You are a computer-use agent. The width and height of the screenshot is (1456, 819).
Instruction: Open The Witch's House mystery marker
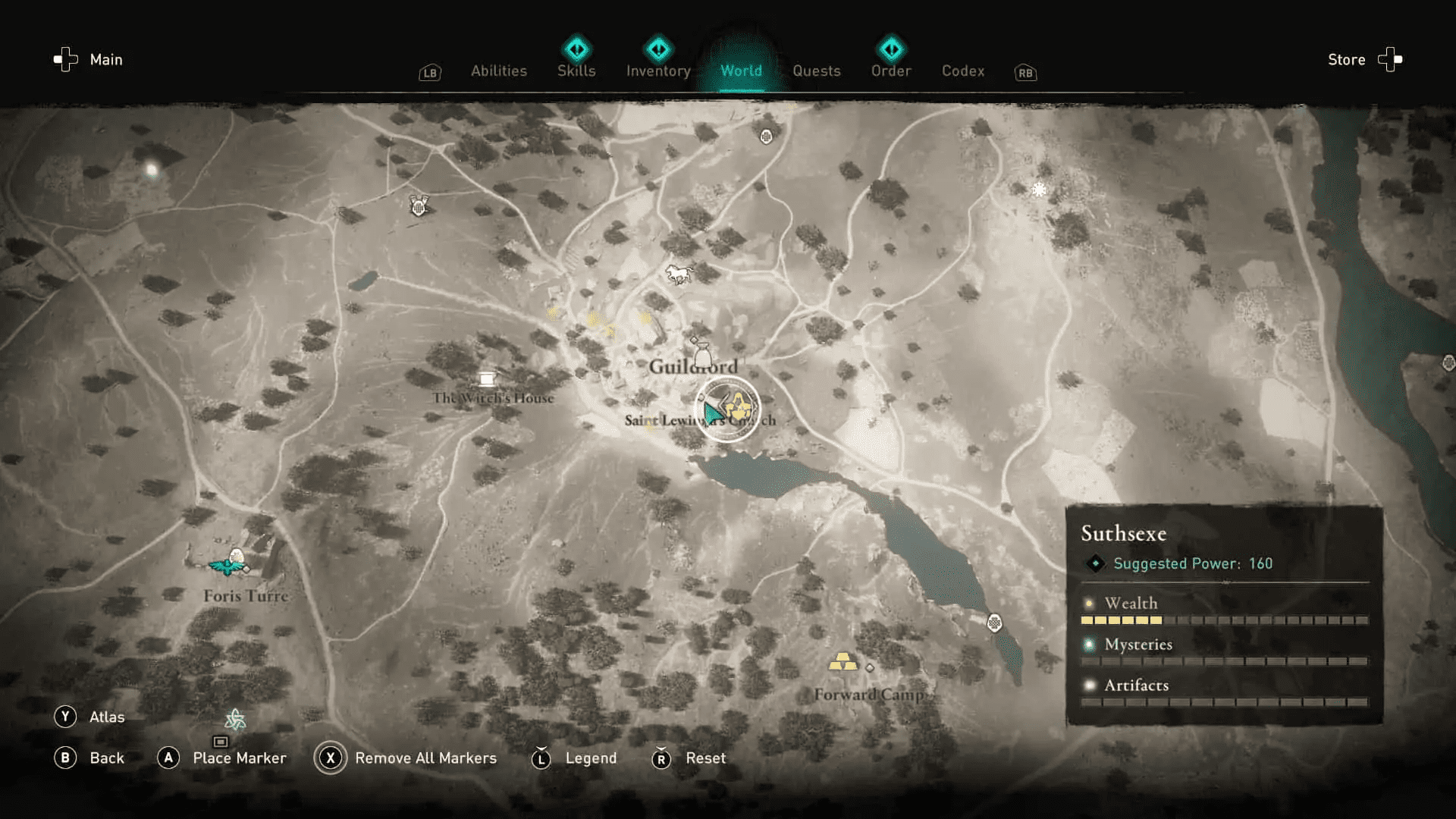click(488, 378)
